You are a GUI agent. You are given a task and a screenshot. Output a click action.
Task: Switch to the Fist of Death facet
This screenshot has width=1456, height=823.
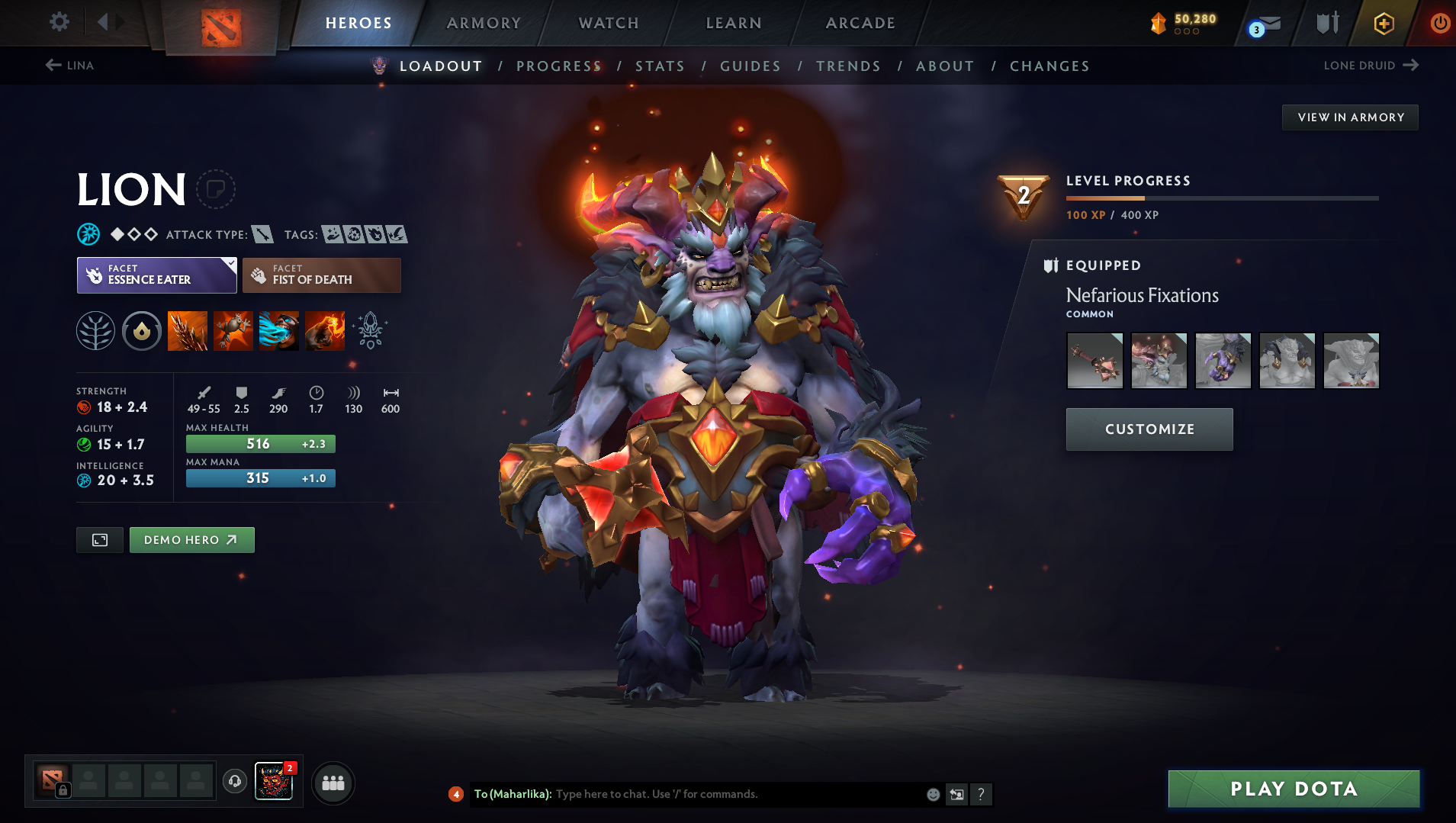[x=321, y=275]
